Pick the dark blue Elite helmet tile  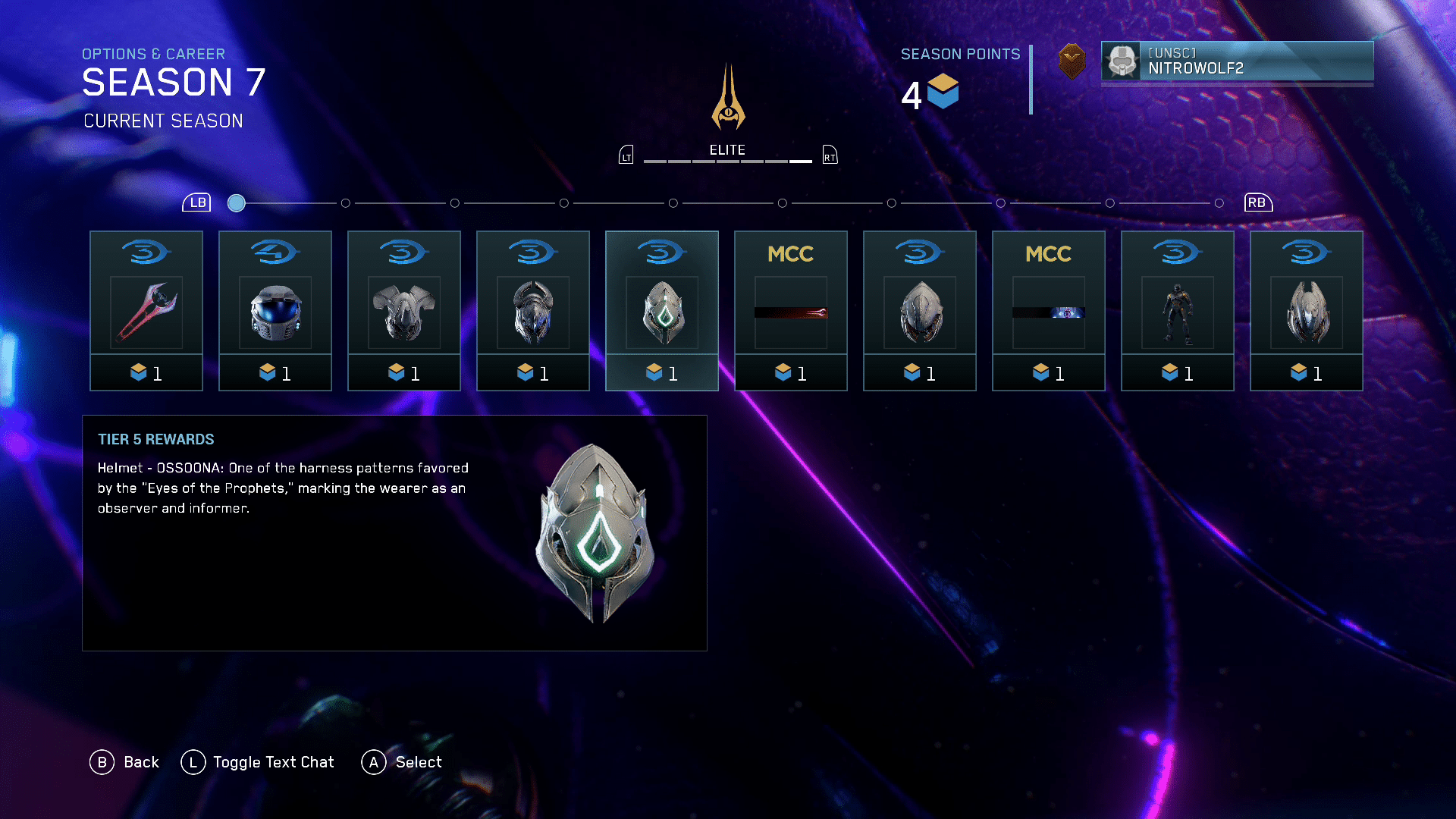(x=533, y=311)
